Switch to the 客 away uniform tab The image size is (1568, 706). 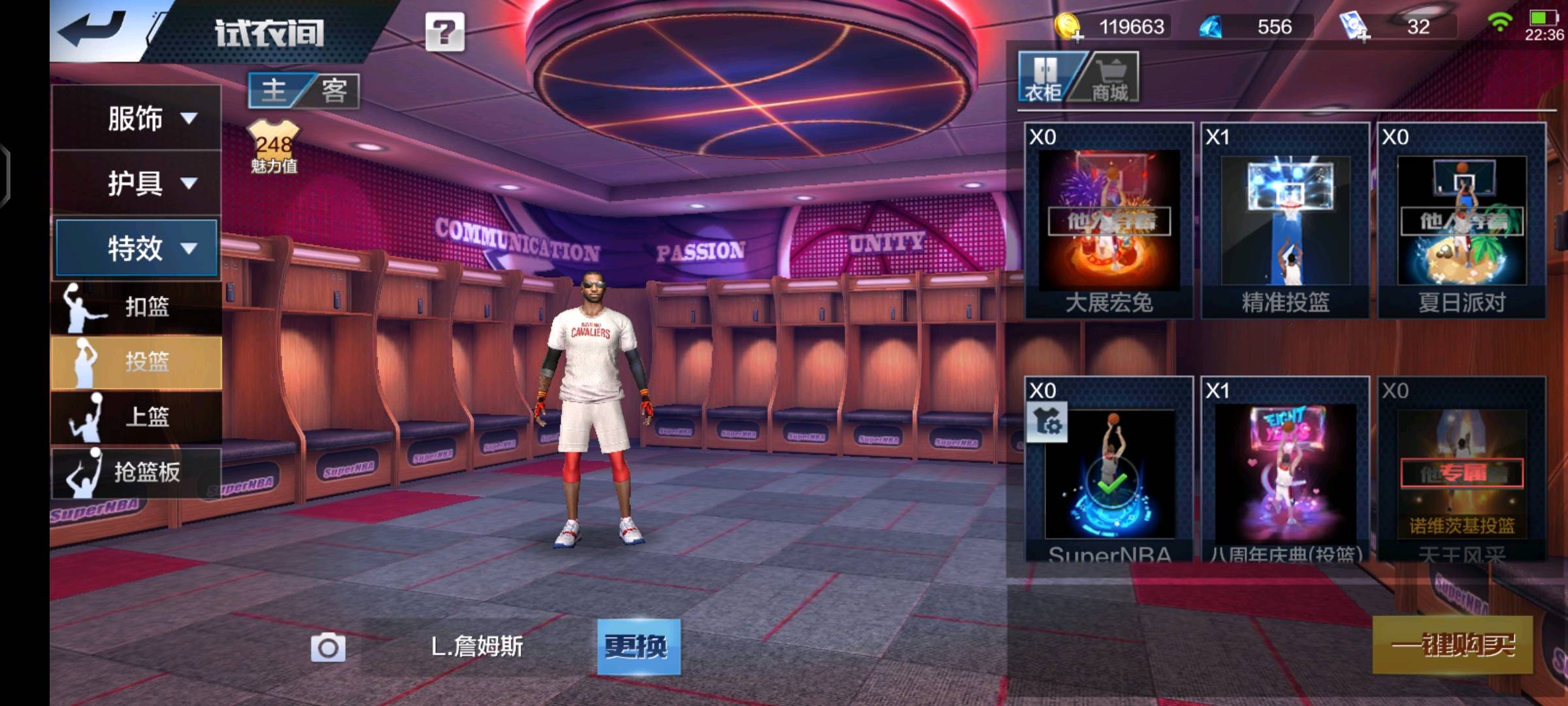click(334, 90)
